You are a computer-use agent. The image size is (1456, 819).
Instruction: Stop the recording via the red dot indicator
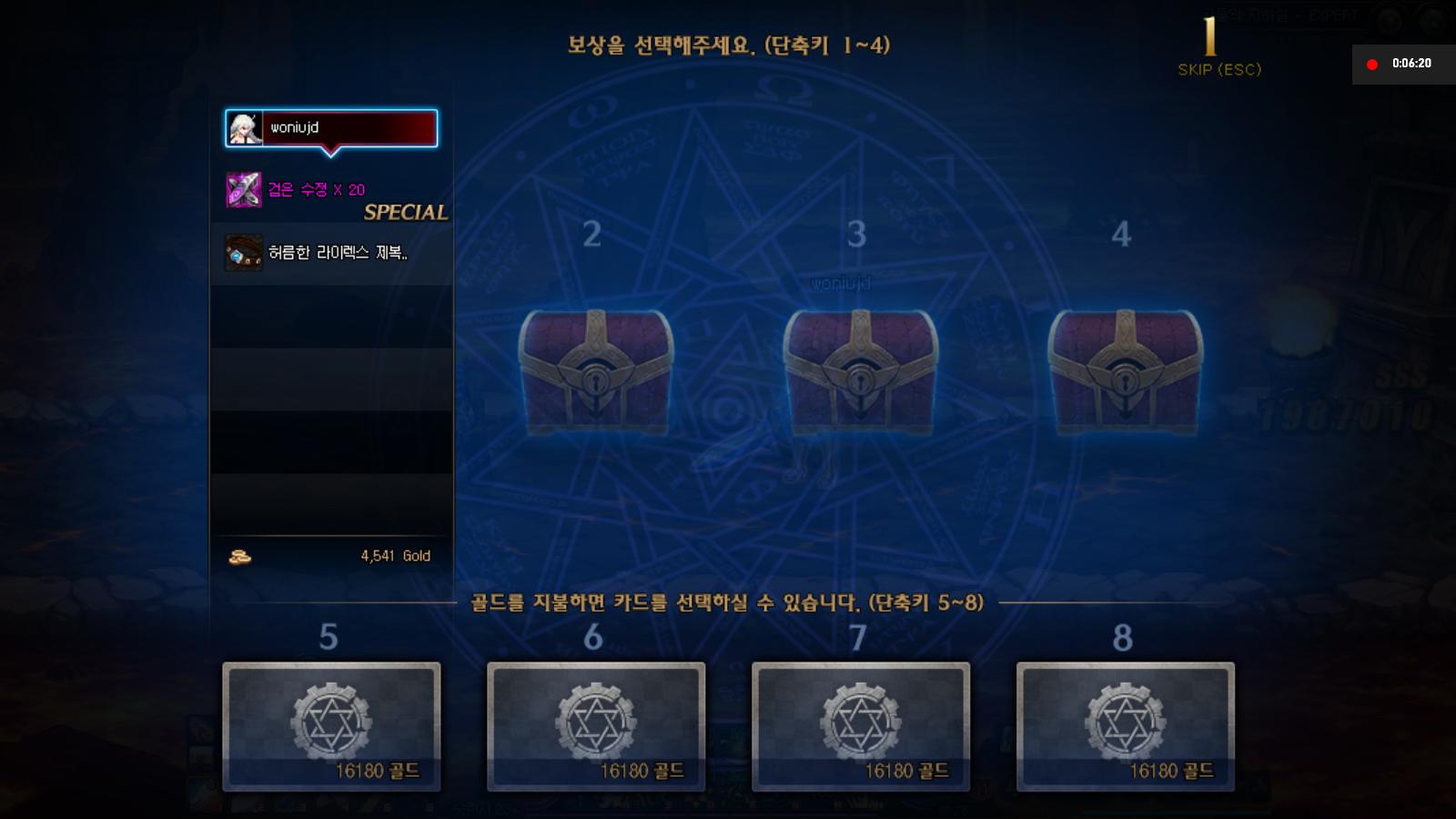tap(1373, 63)
